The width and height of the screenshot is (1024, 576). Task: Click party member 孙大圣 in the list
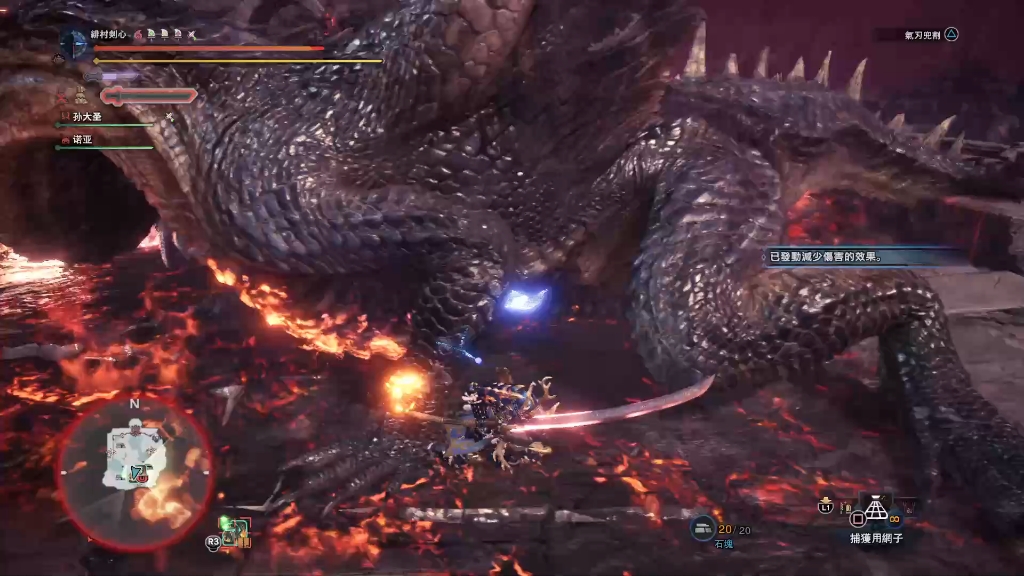pos(88,117)
